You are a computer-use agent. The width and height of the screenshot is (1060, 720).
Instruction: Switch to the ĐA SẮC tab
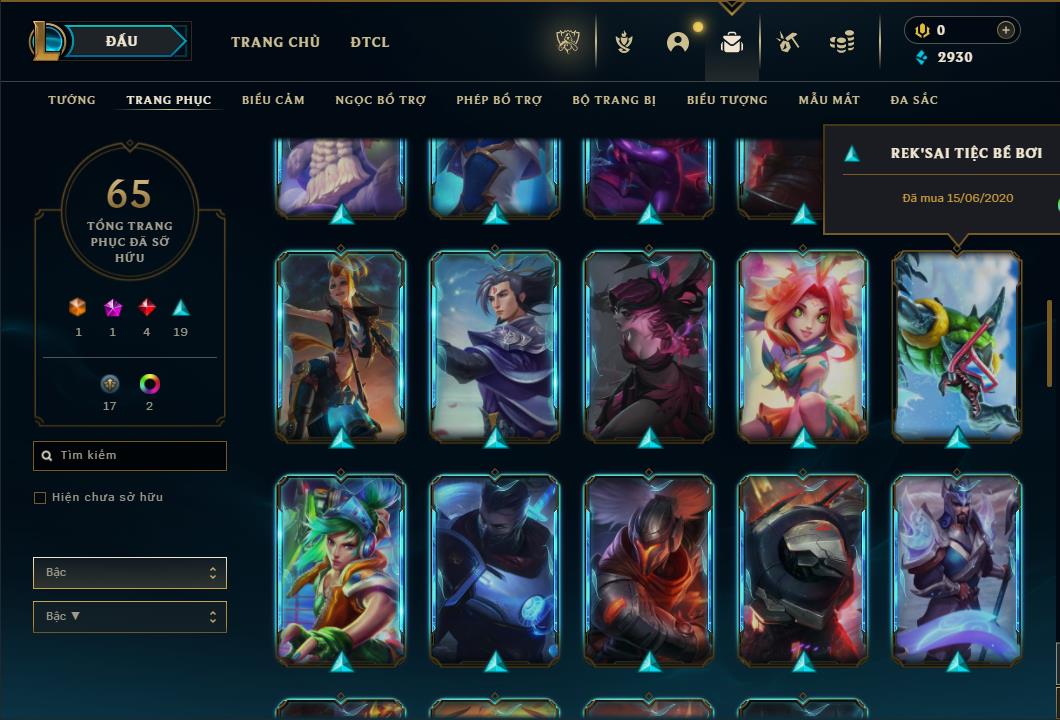click(914, 100)
